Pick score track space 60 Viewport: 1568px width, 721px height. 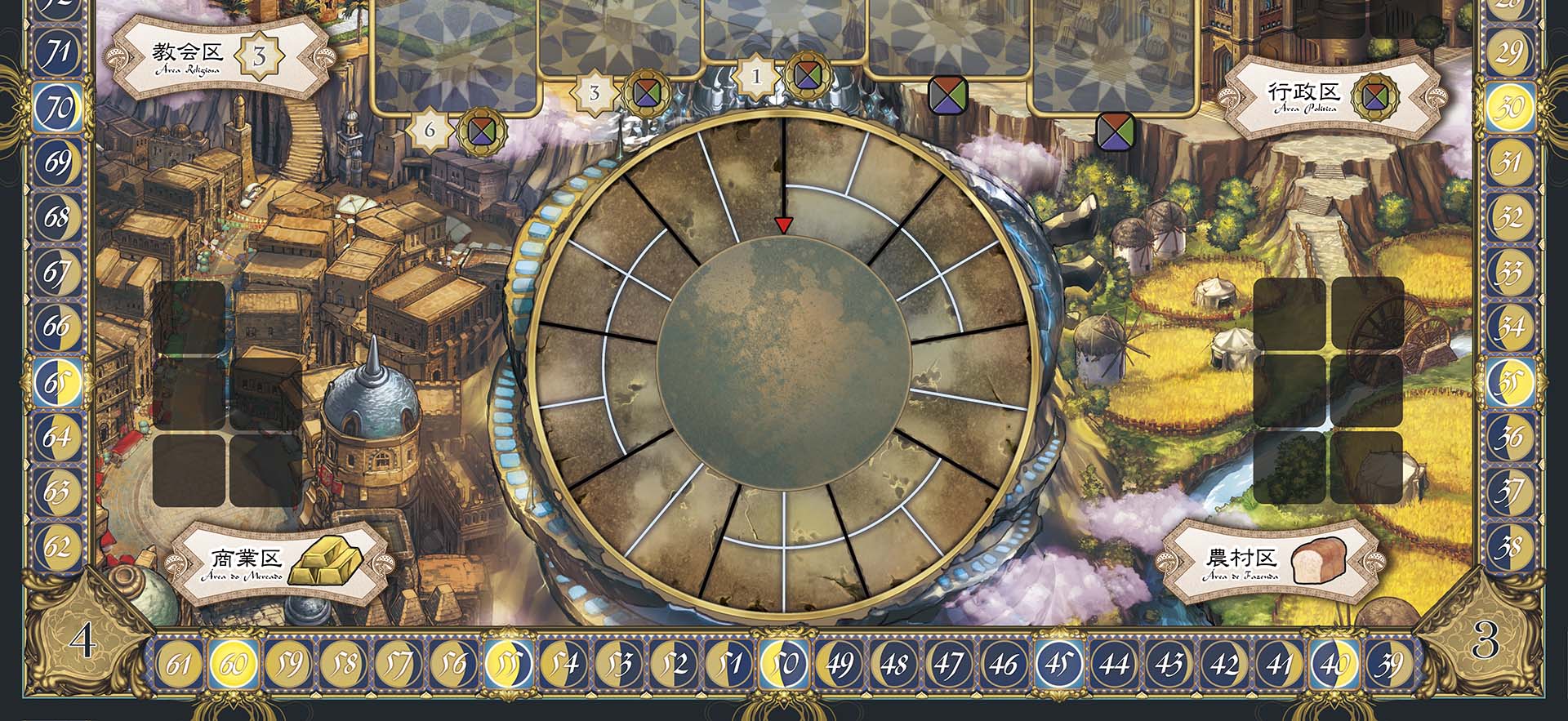tap(234, 665)
